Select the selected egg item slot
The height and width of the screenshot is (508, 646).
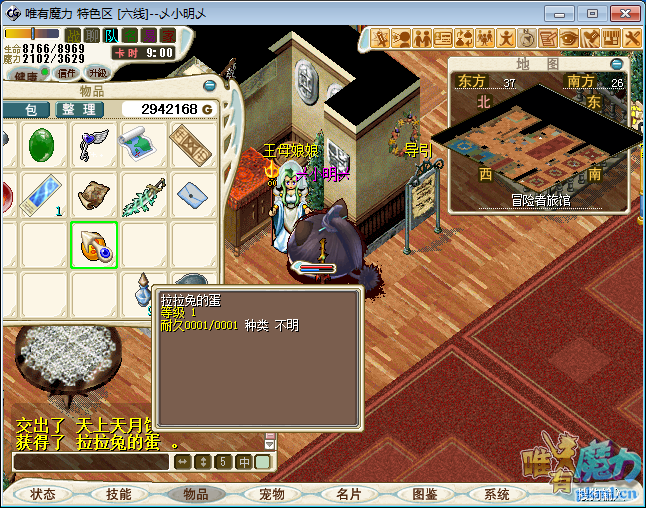[x=94, y=245]
